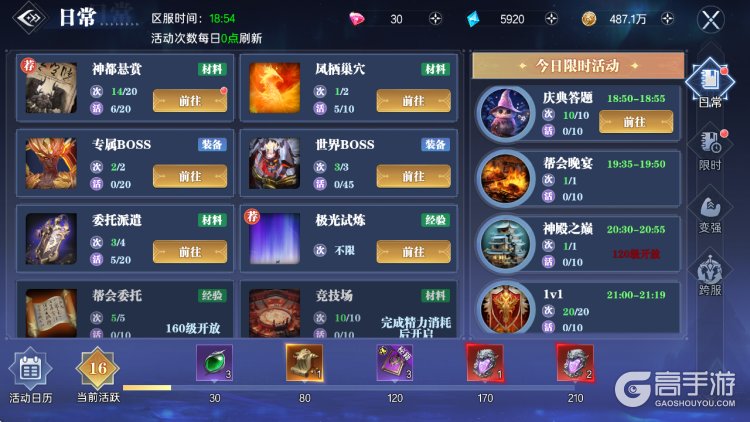Close the daily activities panel
The height and width of the screenshot is (422, 750).
coord(710,19)
